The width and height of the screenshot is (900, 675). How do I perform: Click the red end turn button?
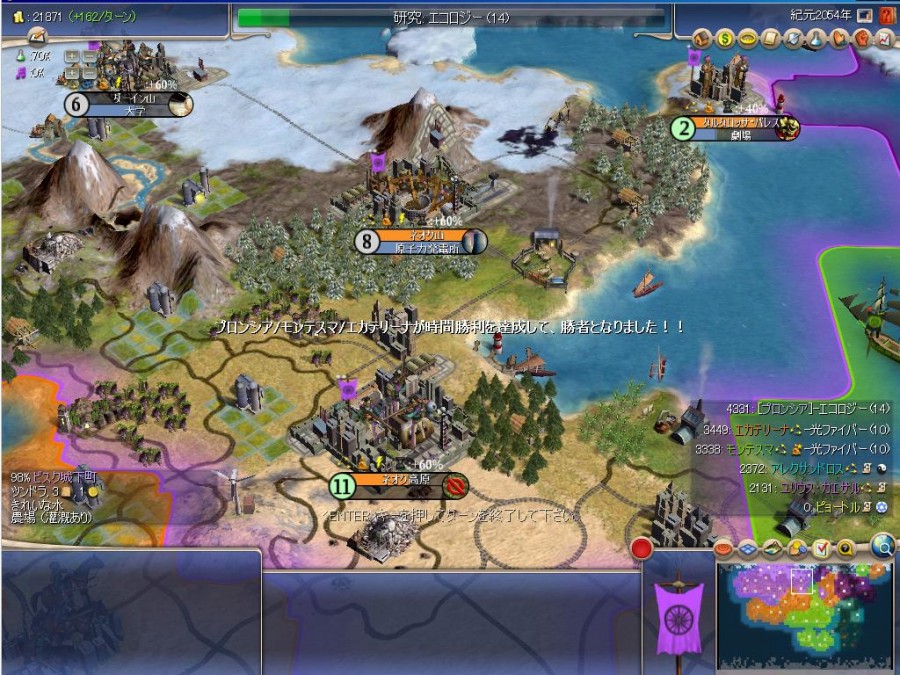(x=642, y=548)
